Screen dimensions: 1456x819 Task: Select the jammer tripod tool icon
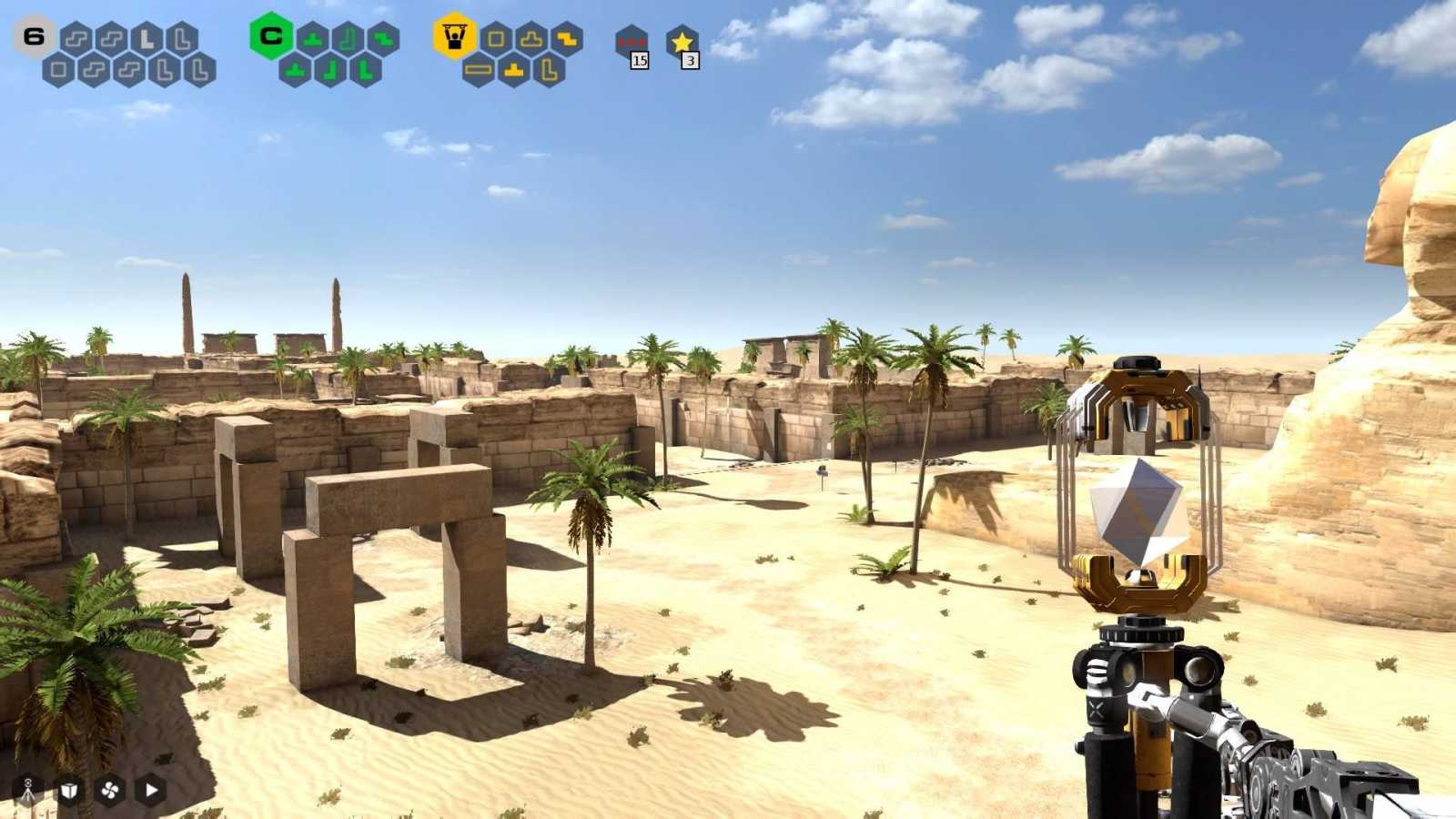(27, 790)
